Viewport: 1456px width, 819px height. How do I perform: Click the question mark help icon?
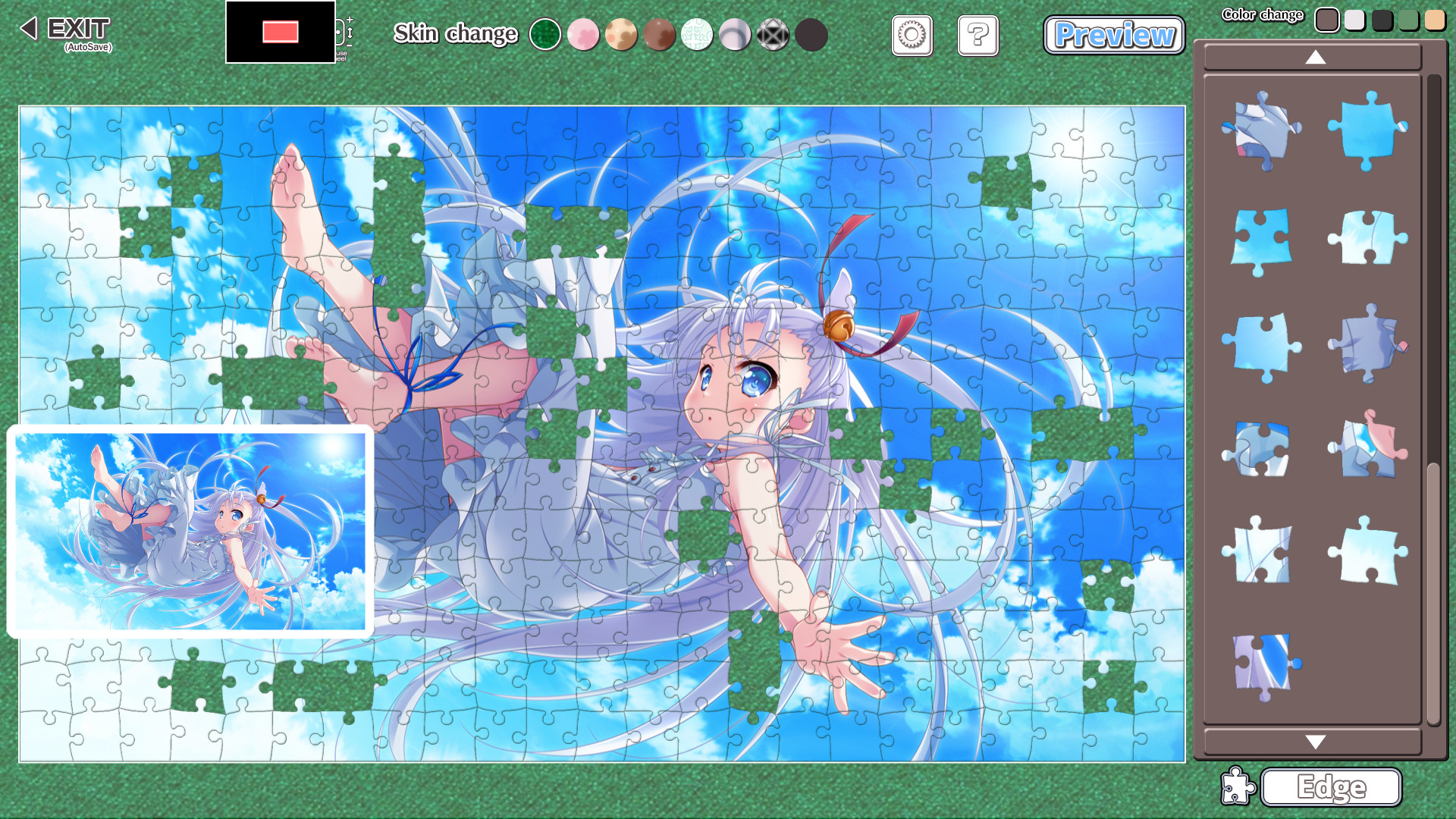(x=978, y=36)
